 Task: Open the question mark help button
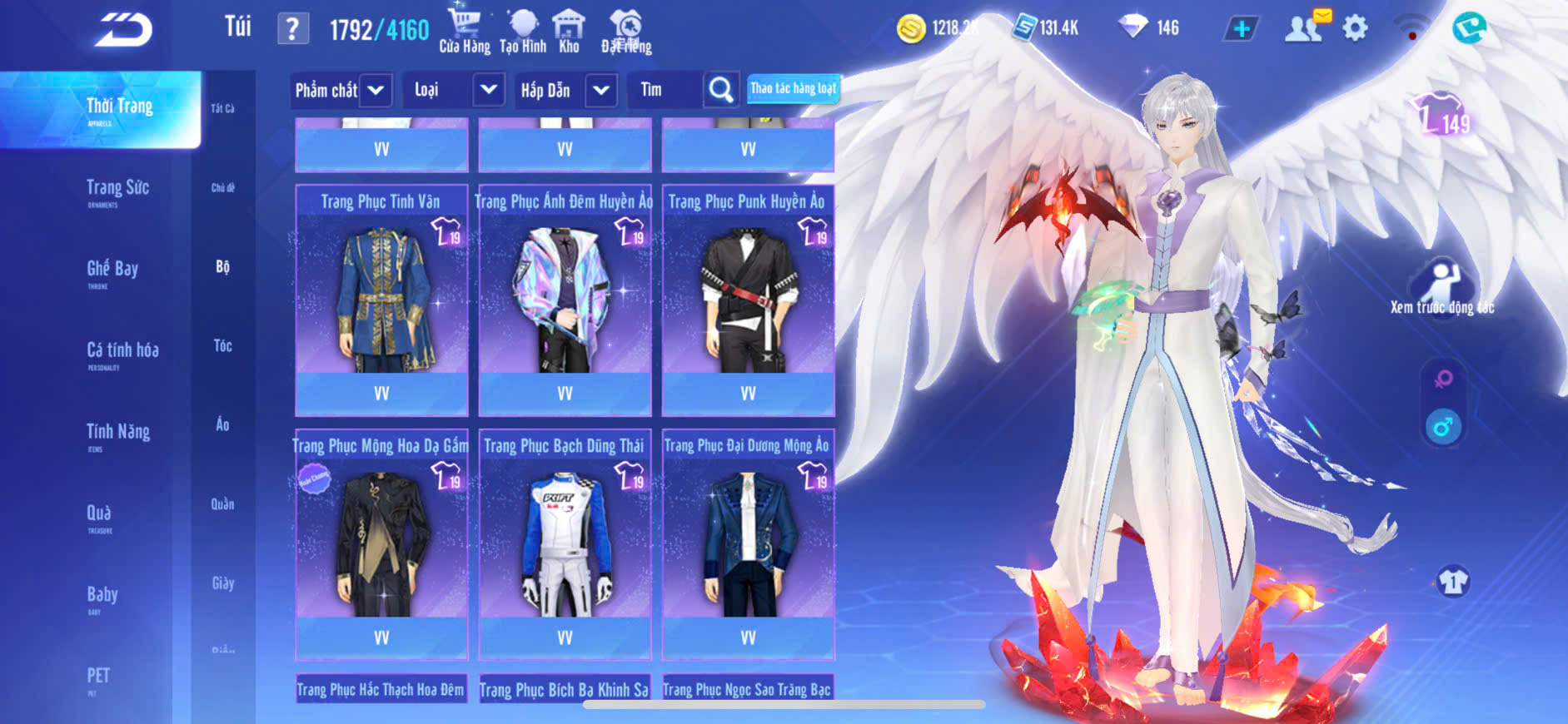tap(292, 29)
